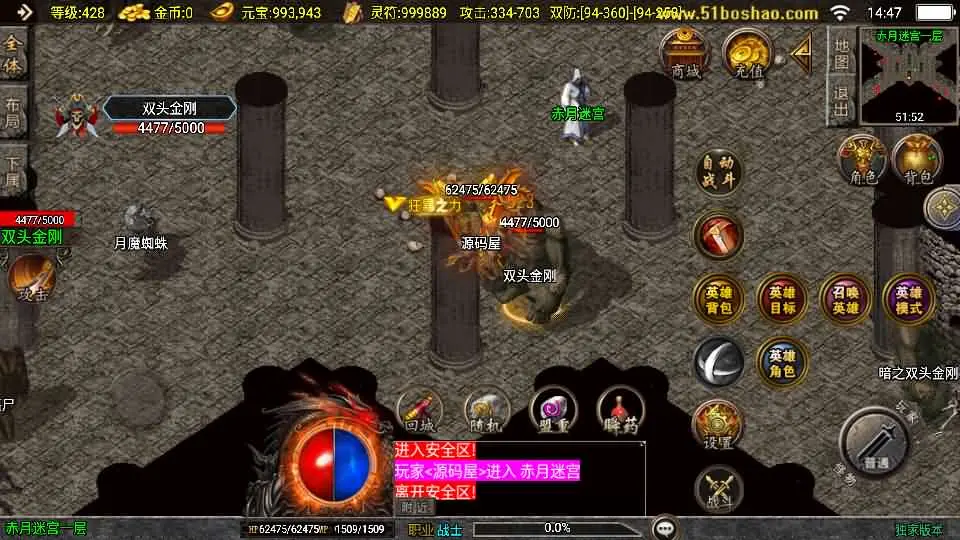
Task: Collapse the top menu with the gold arrow
Action: pyautogui.click(x=801, y=53)
